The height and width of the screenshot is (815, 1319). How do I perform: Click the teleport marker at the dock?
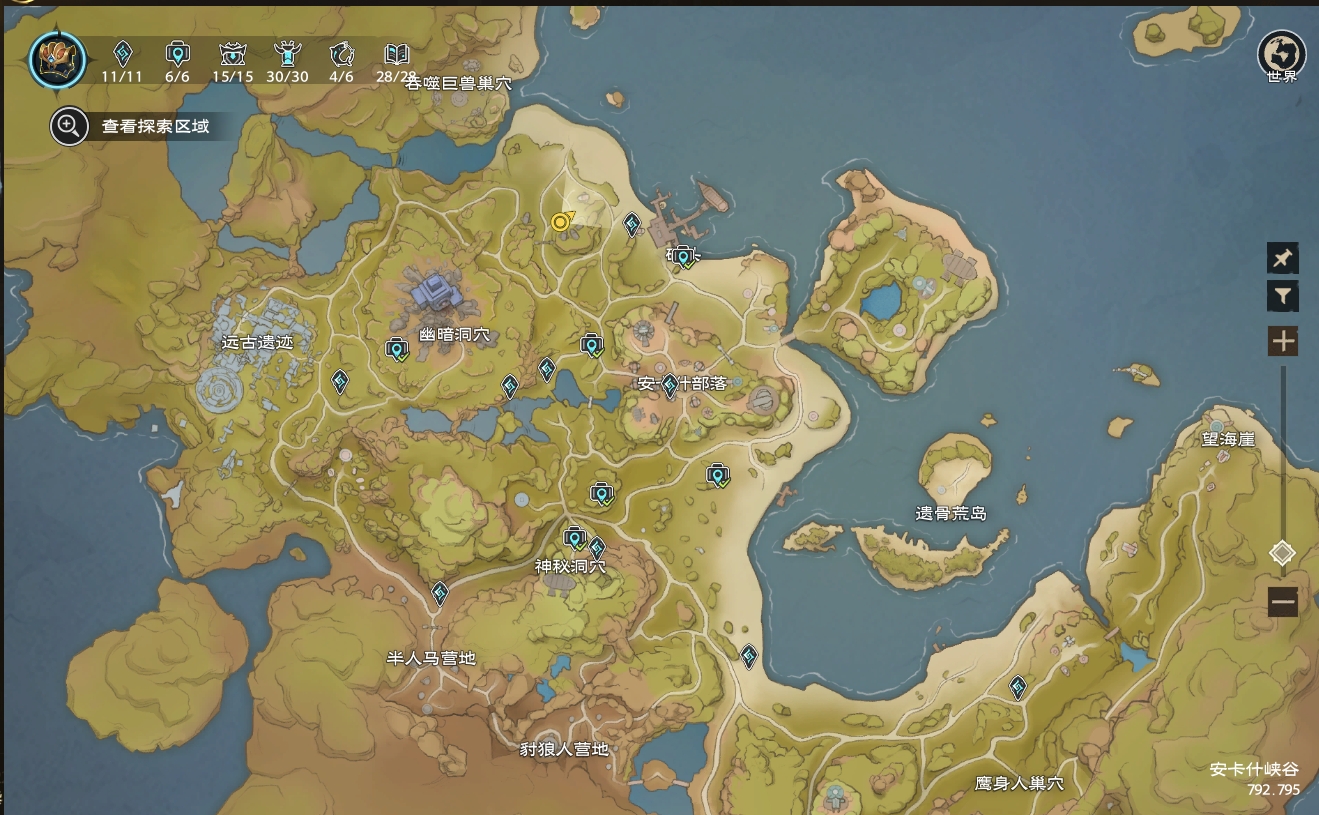point(683,257)
